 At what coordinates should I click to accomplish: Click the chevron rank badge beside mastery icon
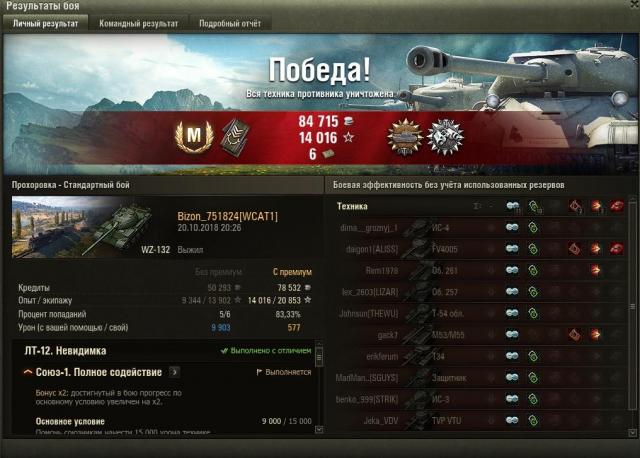pyautogui.click(x=233, y=135)
